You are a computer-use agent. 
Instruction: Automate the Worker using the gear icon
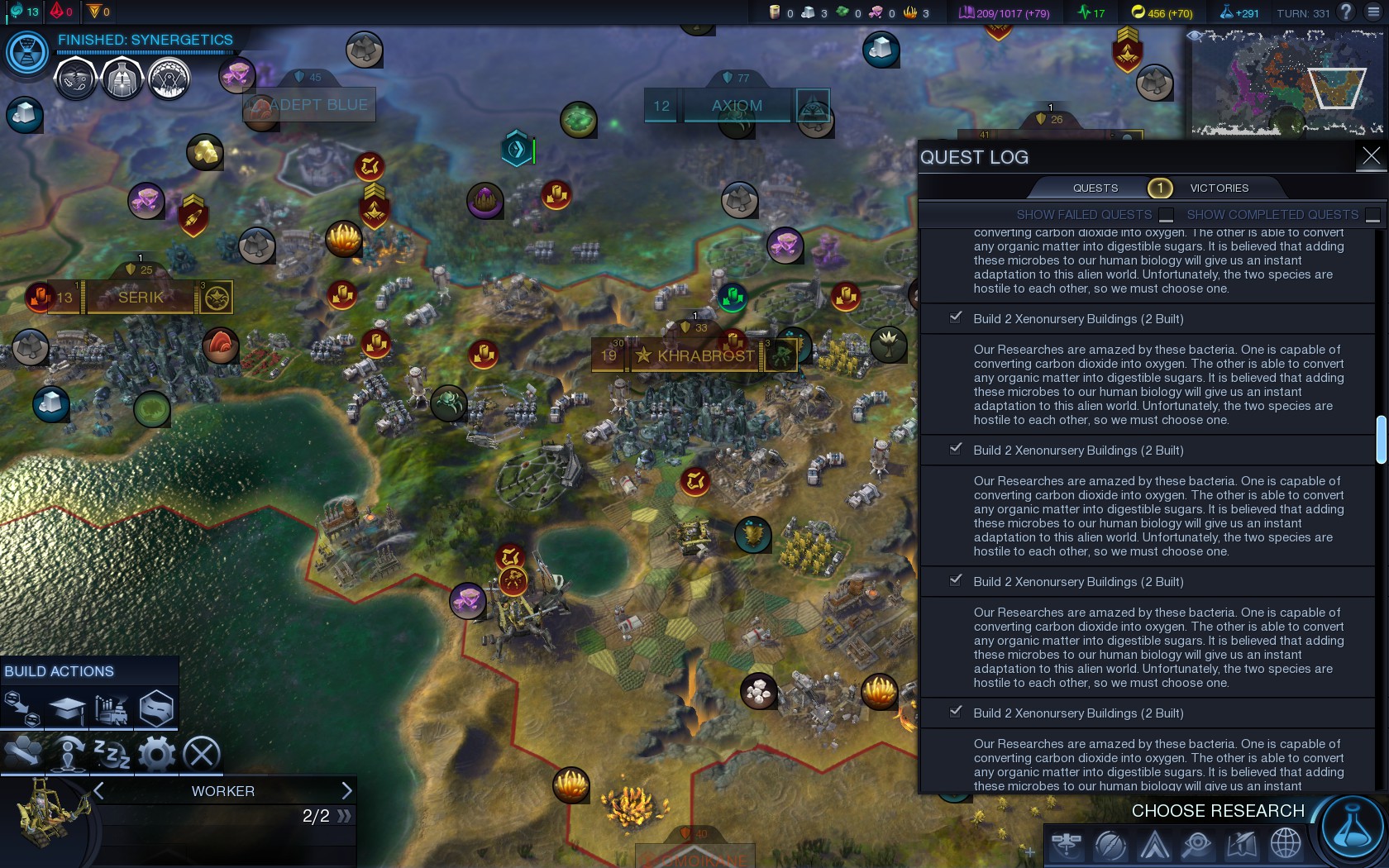point(157,752)
